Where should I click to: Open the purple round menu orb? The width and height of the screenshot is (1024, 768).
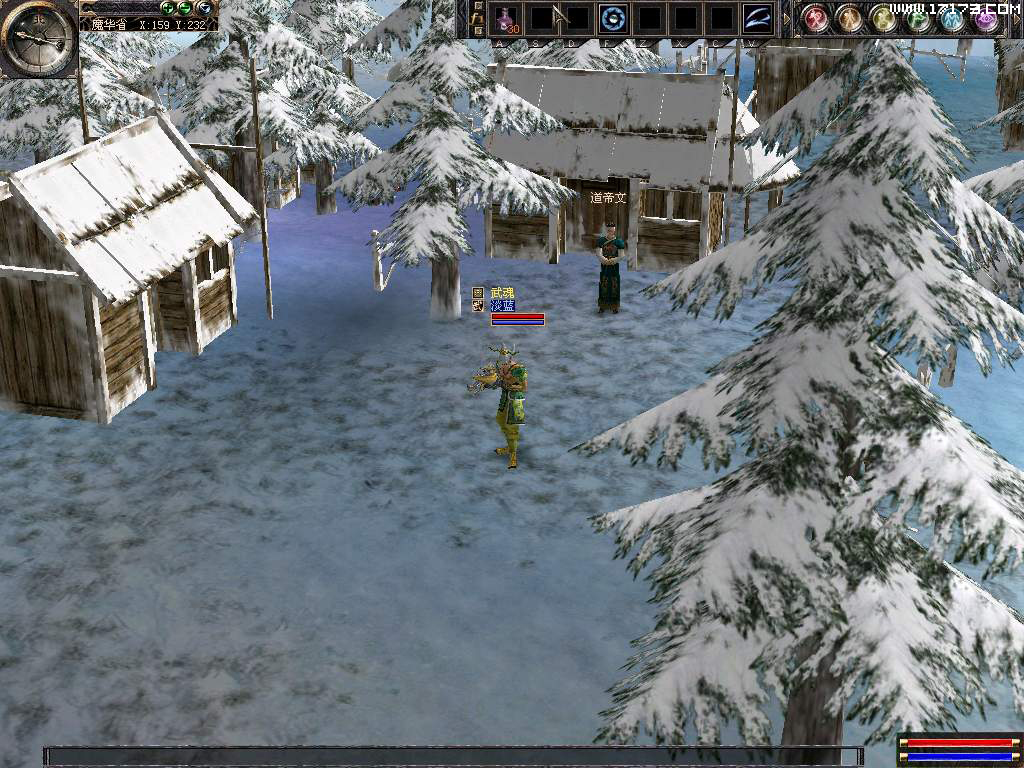(985, 19)
